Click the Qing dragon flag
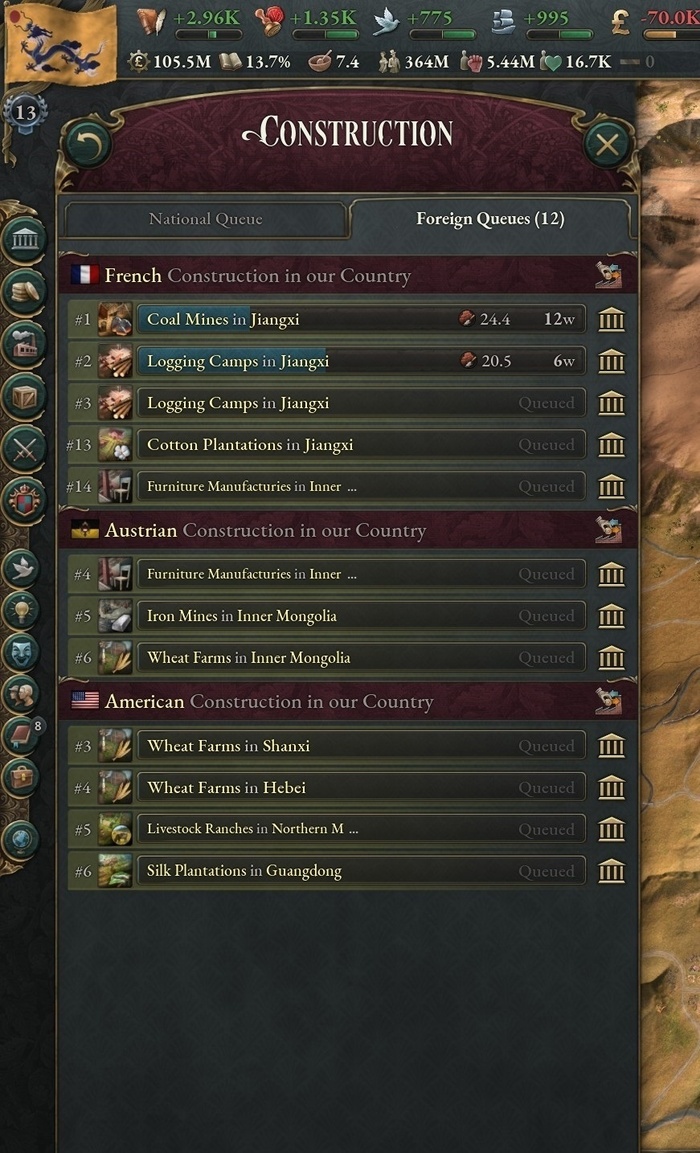Image resolution: width=700 pixels, height=1153 pixels. [58, 42]
